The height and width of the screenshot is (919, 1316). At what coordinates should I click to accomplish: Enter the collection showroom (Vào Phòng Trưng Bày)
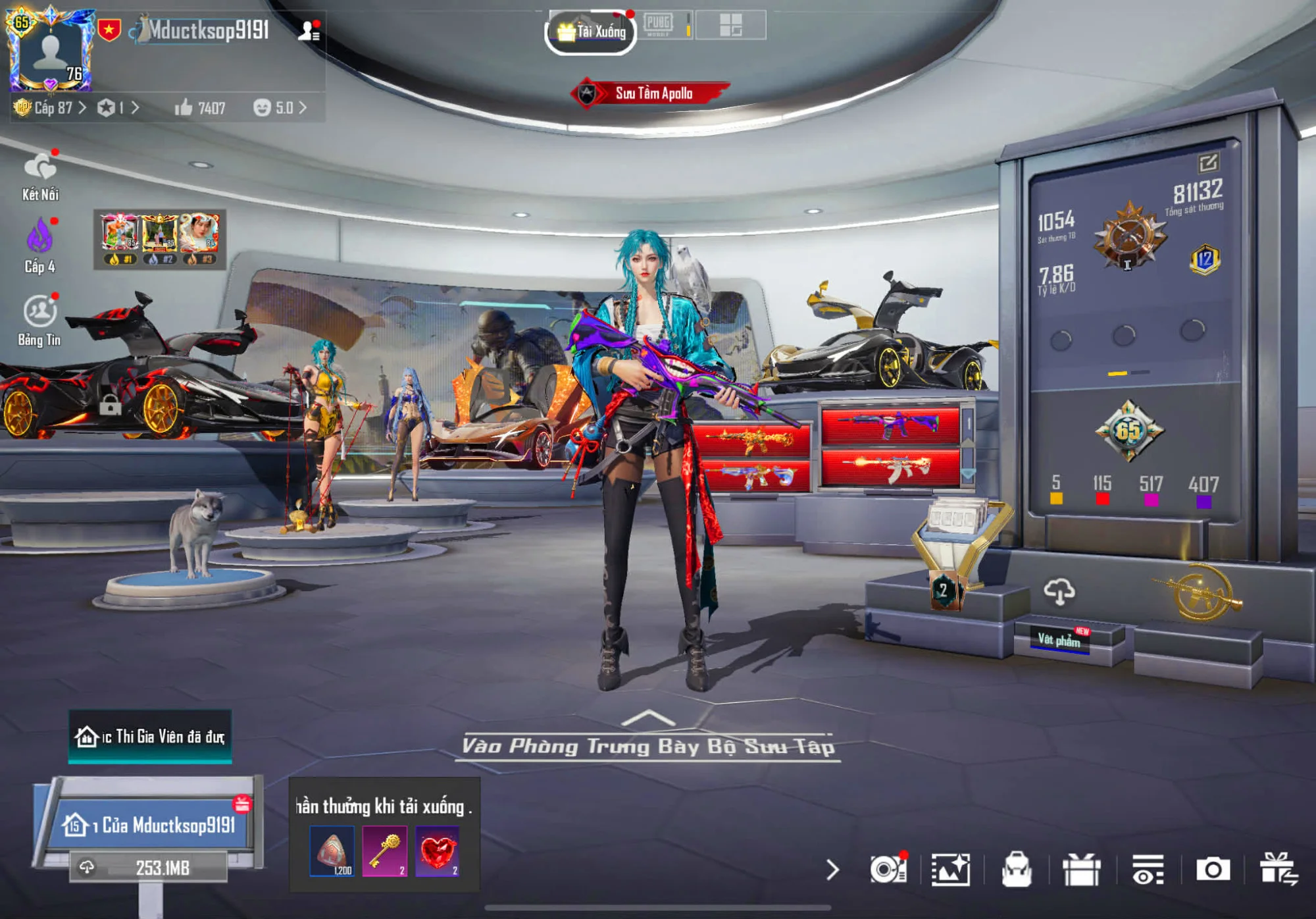648,745
